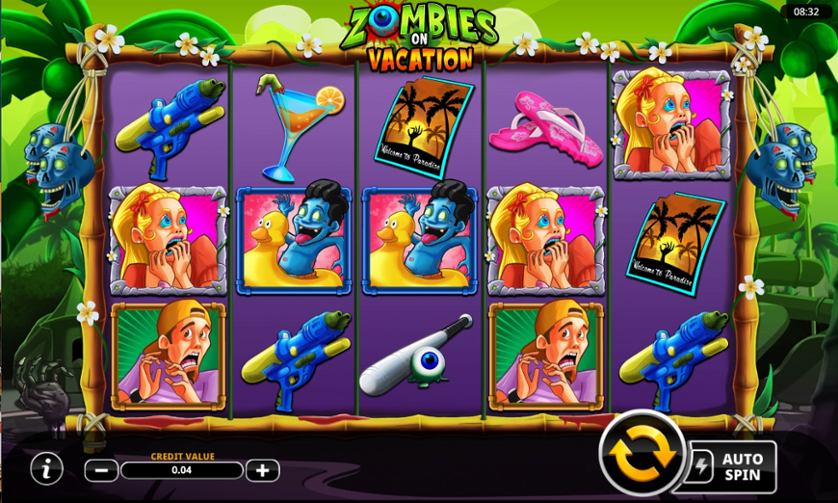Decrease the credit value with minus
This screenshot has width=838, height=503.
[101, 468]
